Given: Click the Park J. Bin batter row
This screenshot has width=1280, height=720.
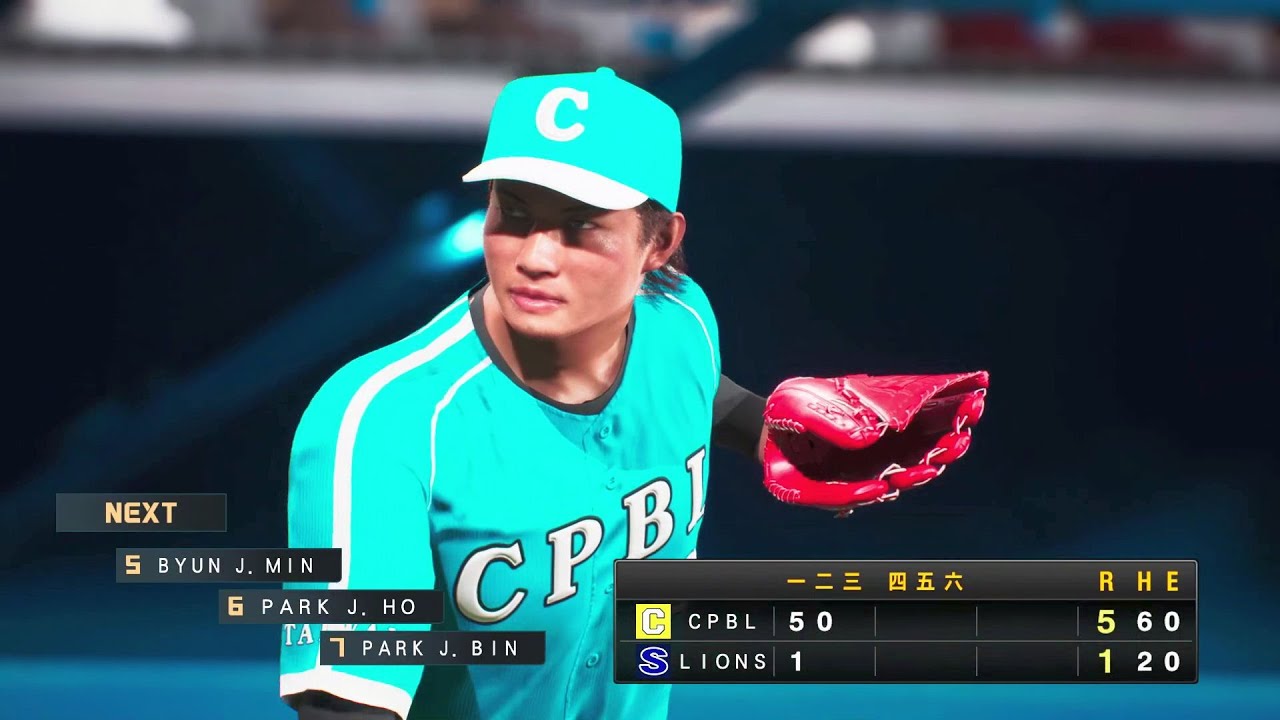Looking at the screenshot, I should tap(433, 648).
